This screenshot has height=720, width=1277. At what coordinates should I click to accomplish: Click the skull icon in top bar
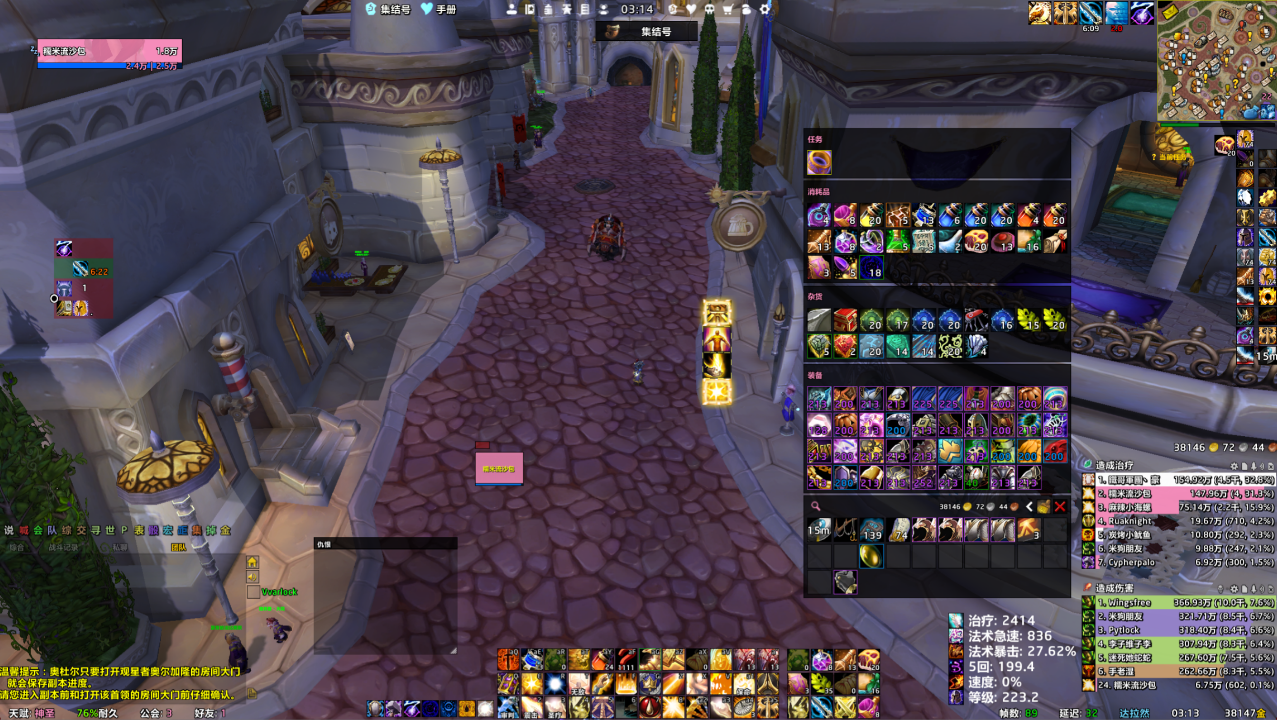click(x=709, y=9)
